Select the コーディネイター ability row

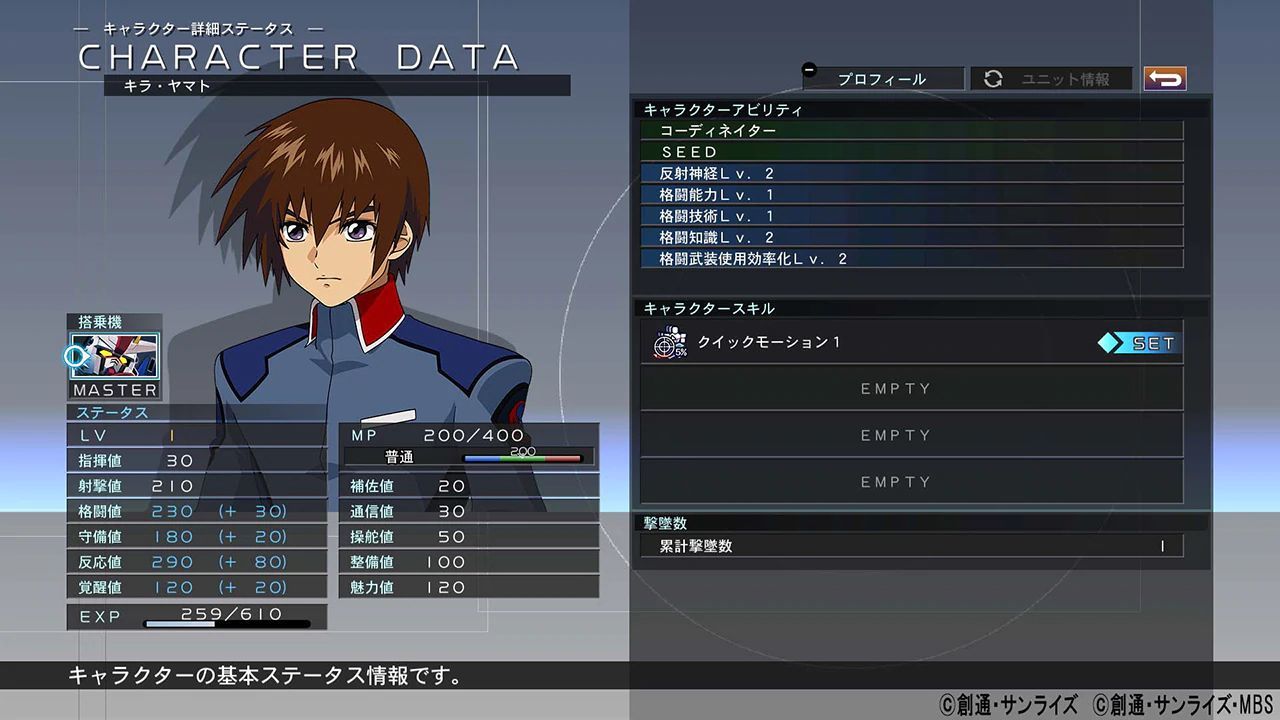pyautogui.click(x=910, y=131)
